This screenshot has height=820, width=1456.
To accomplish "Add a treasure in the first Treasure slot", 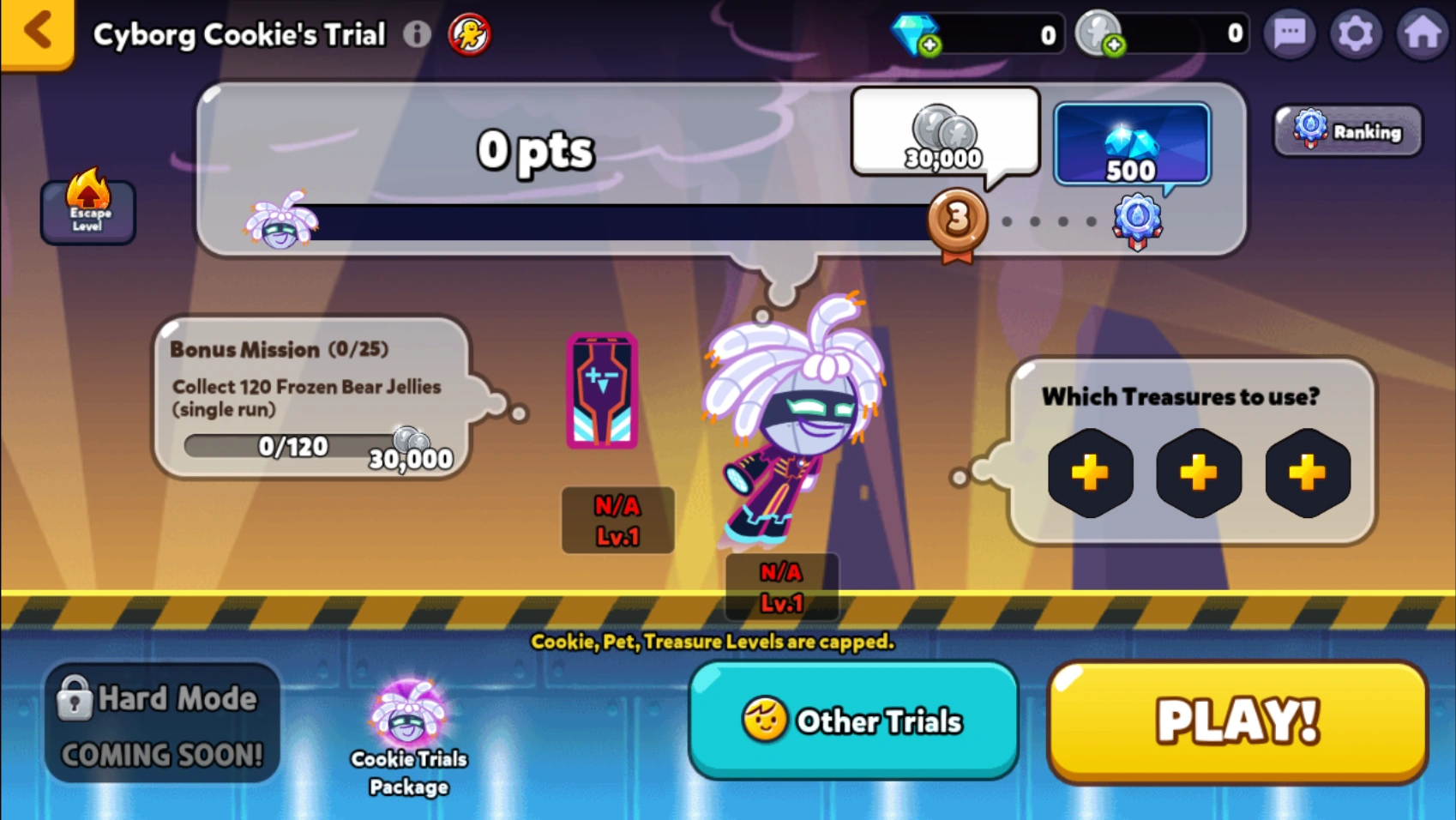I will pyautogui.click(x=1090, y=472).
